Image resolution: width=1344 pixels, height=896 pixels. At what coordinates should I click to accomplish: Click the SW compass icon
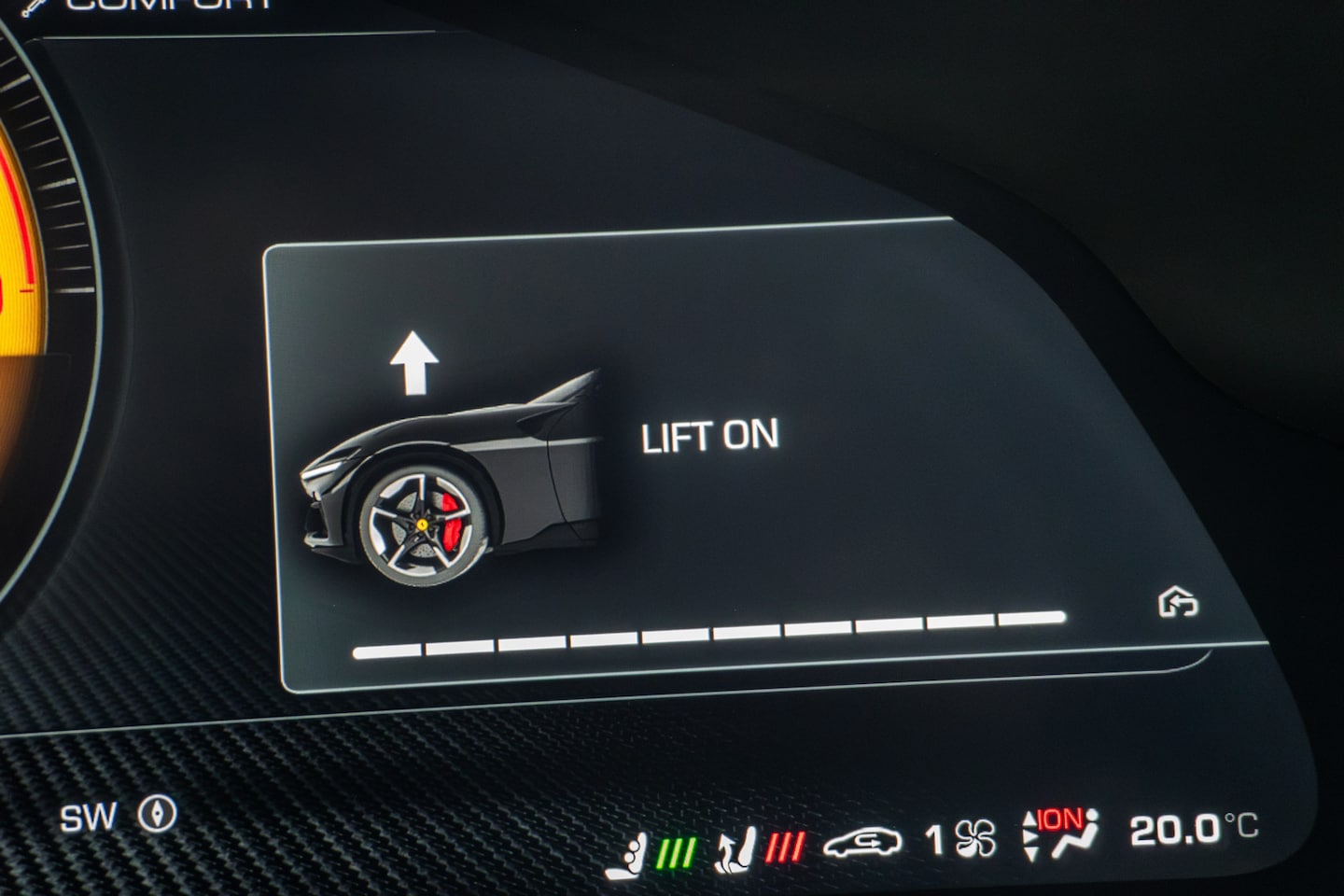coord(157,816)
